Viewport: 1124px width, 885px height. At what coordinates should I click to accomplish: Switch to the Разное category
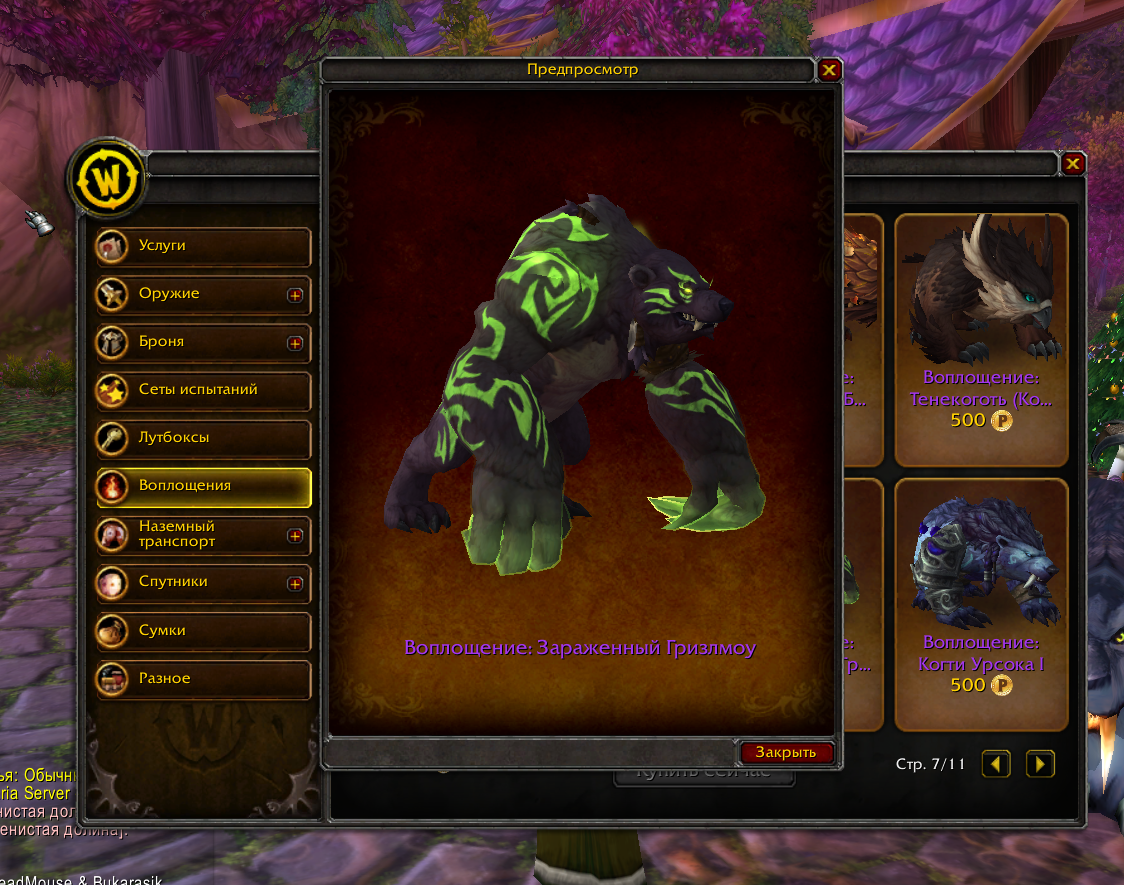pos(203,679)
